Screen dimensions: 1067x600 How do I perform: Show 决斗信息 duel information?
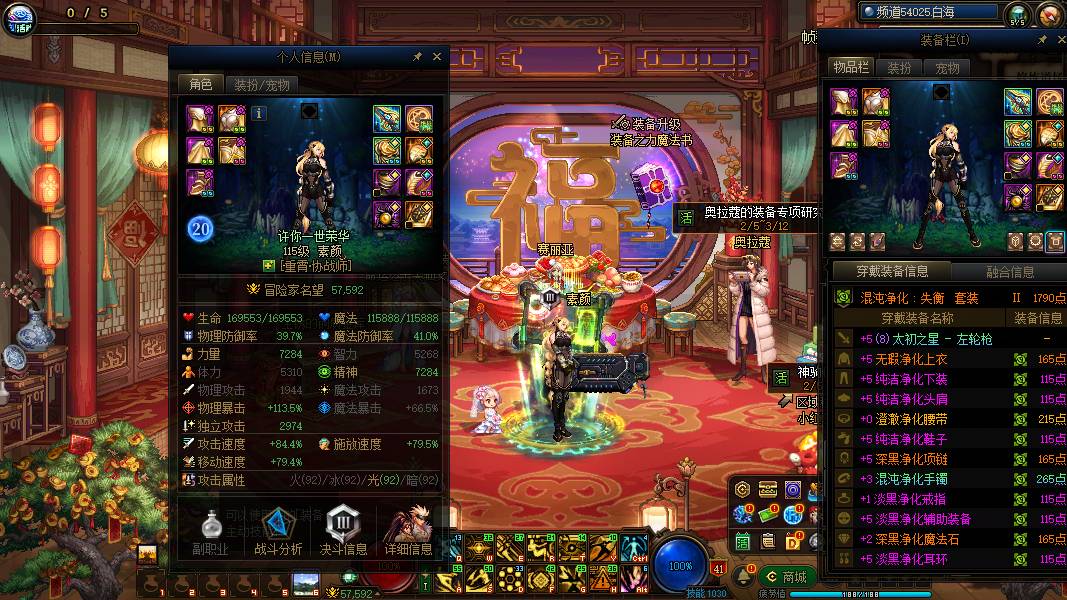343,531
